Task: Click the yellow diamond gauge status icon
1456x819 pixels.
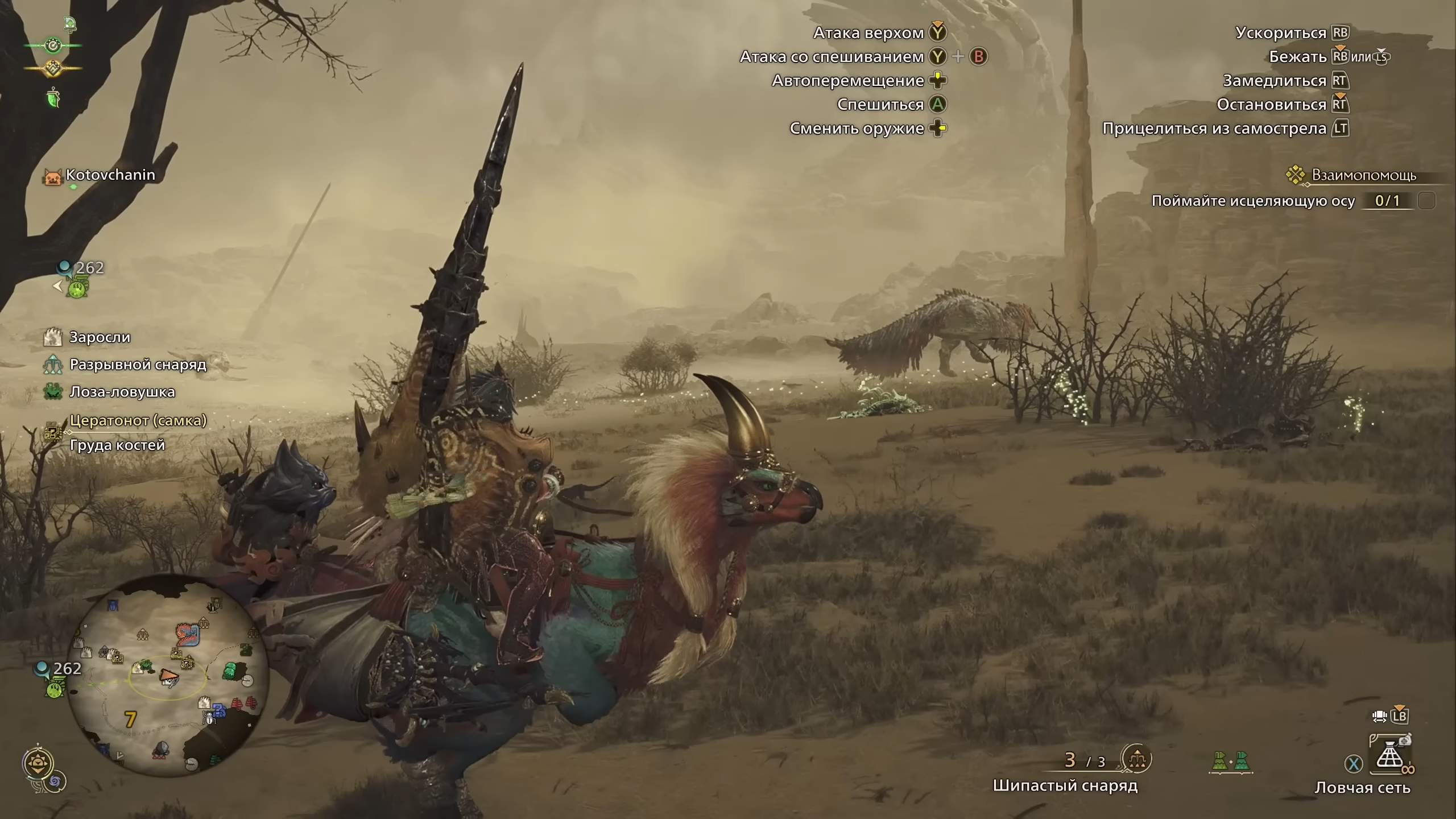Action: [52, 69]
